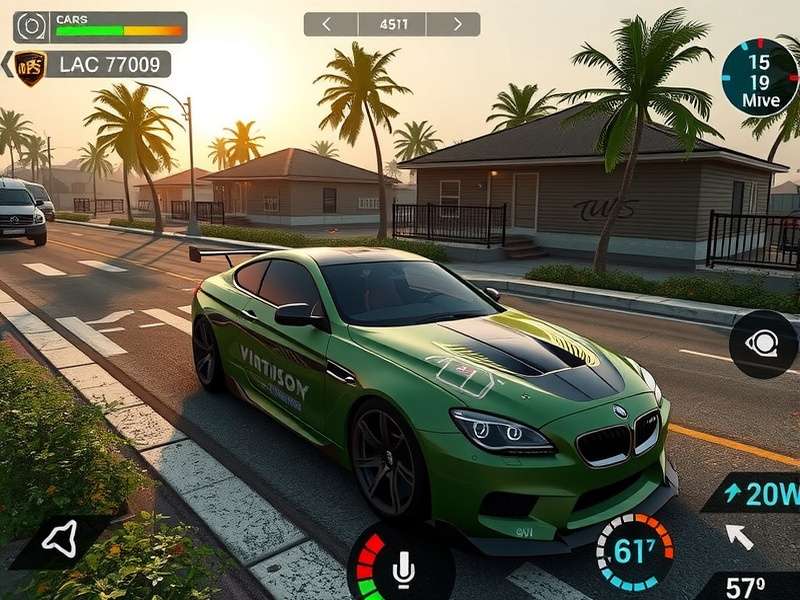
Task: Click the white diagonal arrow icon
Action: click(737, 537)
